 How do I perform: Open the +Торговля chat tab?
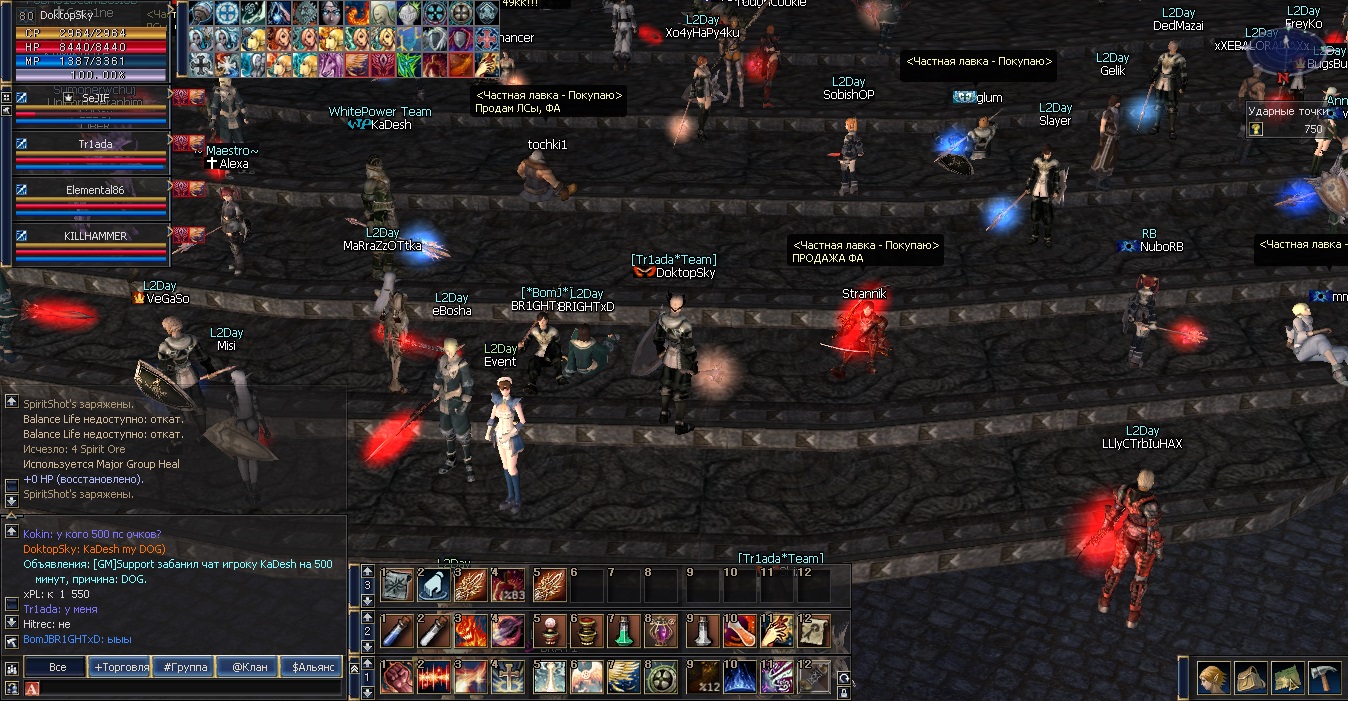pos(121,667)
